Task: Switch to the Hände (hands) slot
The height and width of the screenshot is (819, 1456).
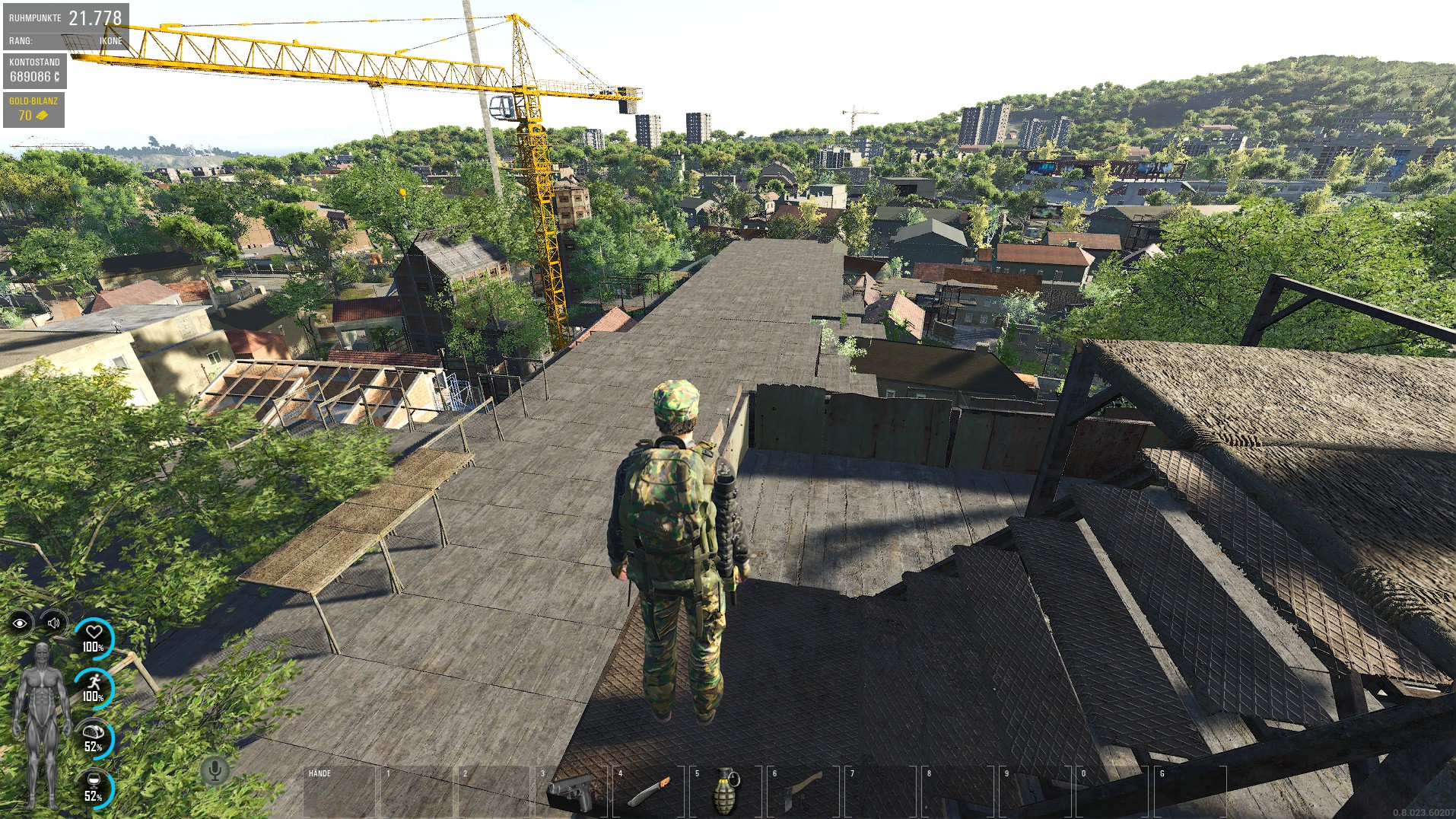Action: click(339, 792)
